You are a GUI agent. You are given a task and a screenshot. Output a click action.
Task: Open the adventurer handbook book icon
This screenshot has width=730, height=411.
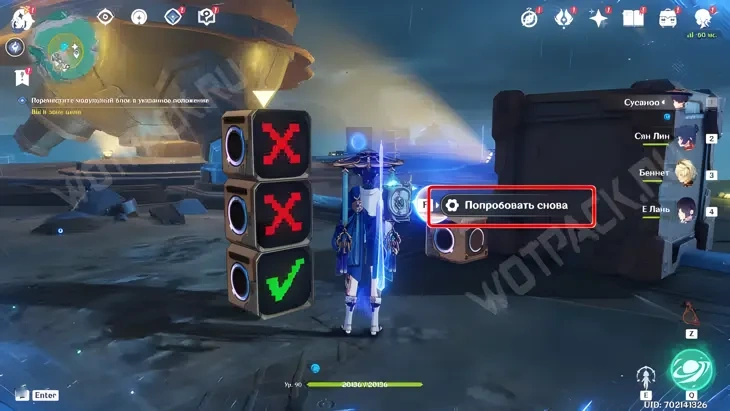click(632, 17)
